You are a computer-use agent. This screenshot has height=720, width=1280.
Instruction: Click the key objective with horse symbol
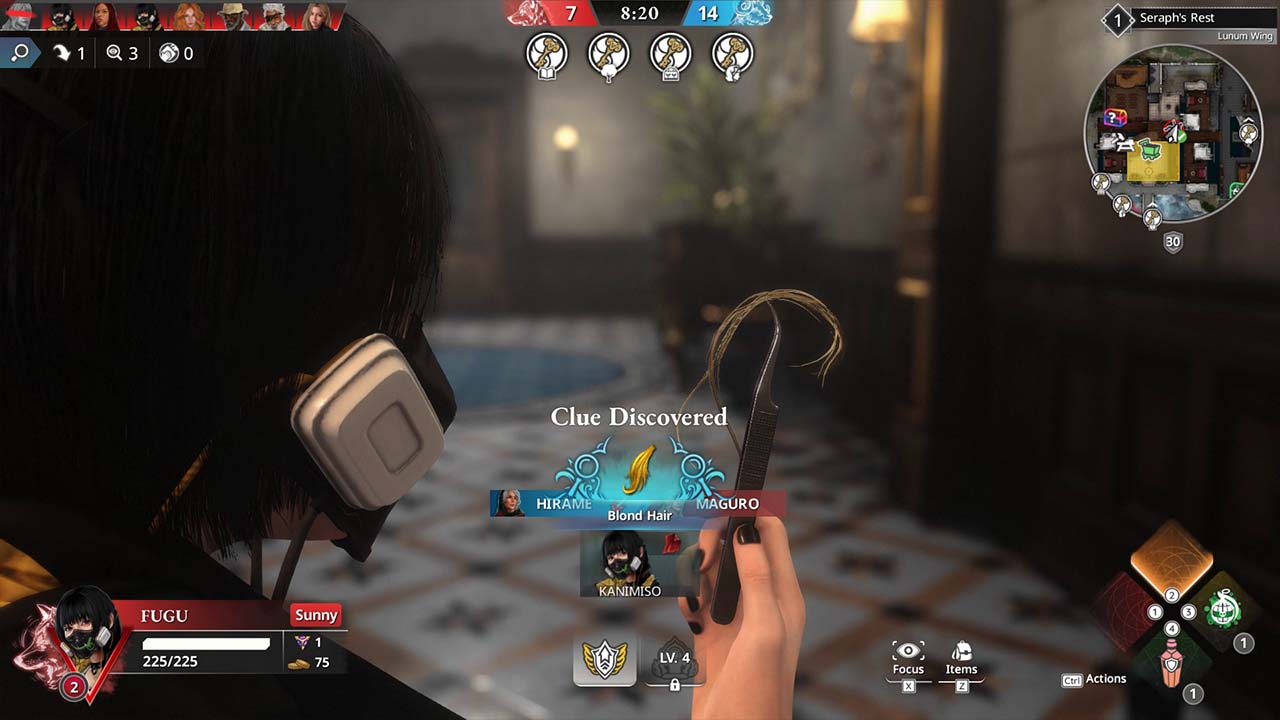pos(732,55)
